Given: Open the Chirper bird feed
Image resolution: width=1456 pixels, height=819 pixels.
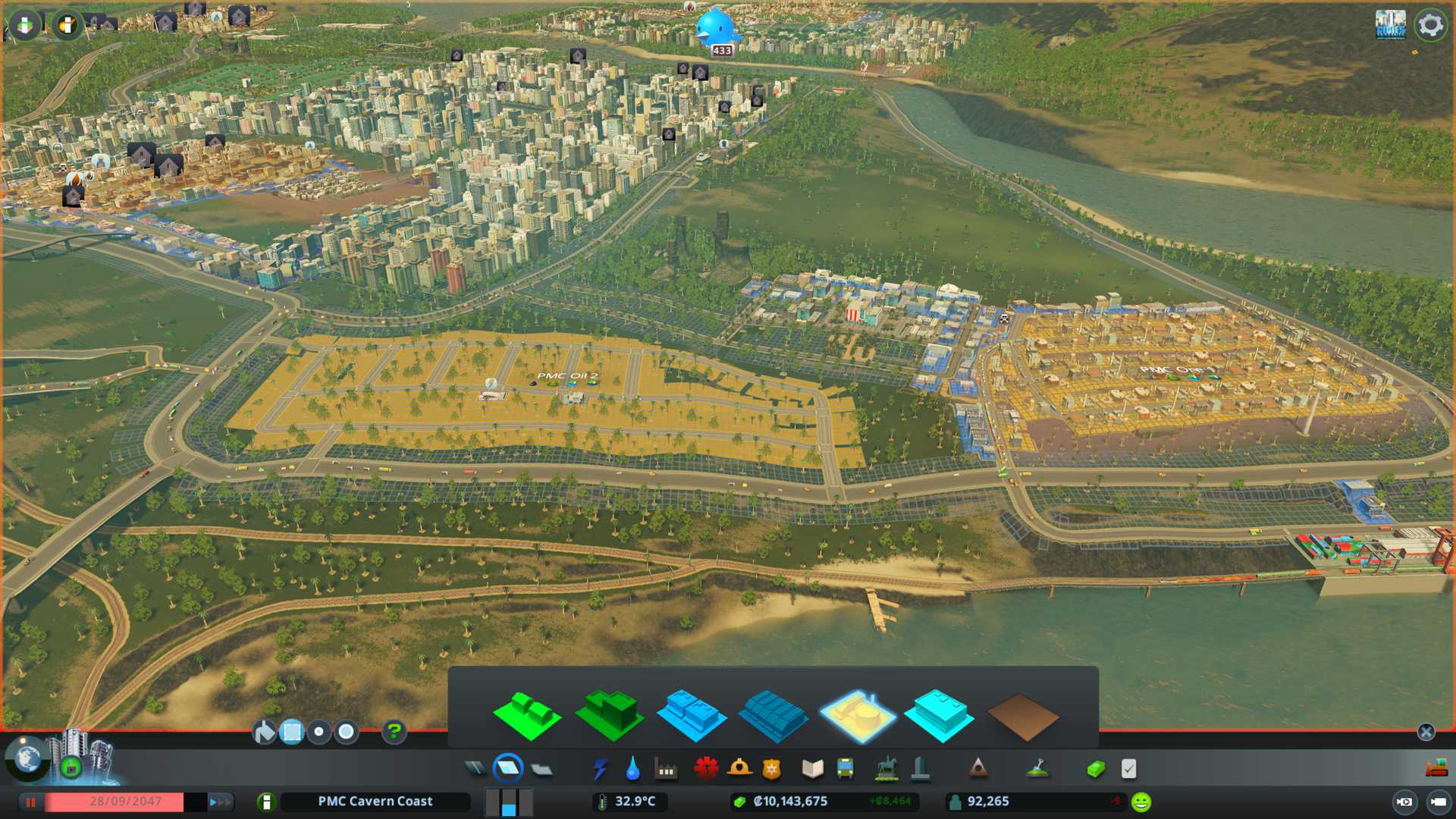Looking at the screenshot, I should [x=716, y=27].
